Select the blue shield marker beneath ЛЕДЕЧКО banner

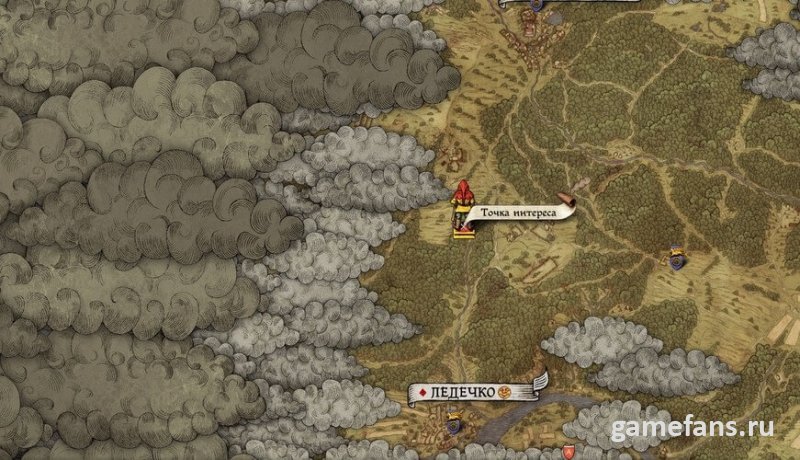pos(456,427)
